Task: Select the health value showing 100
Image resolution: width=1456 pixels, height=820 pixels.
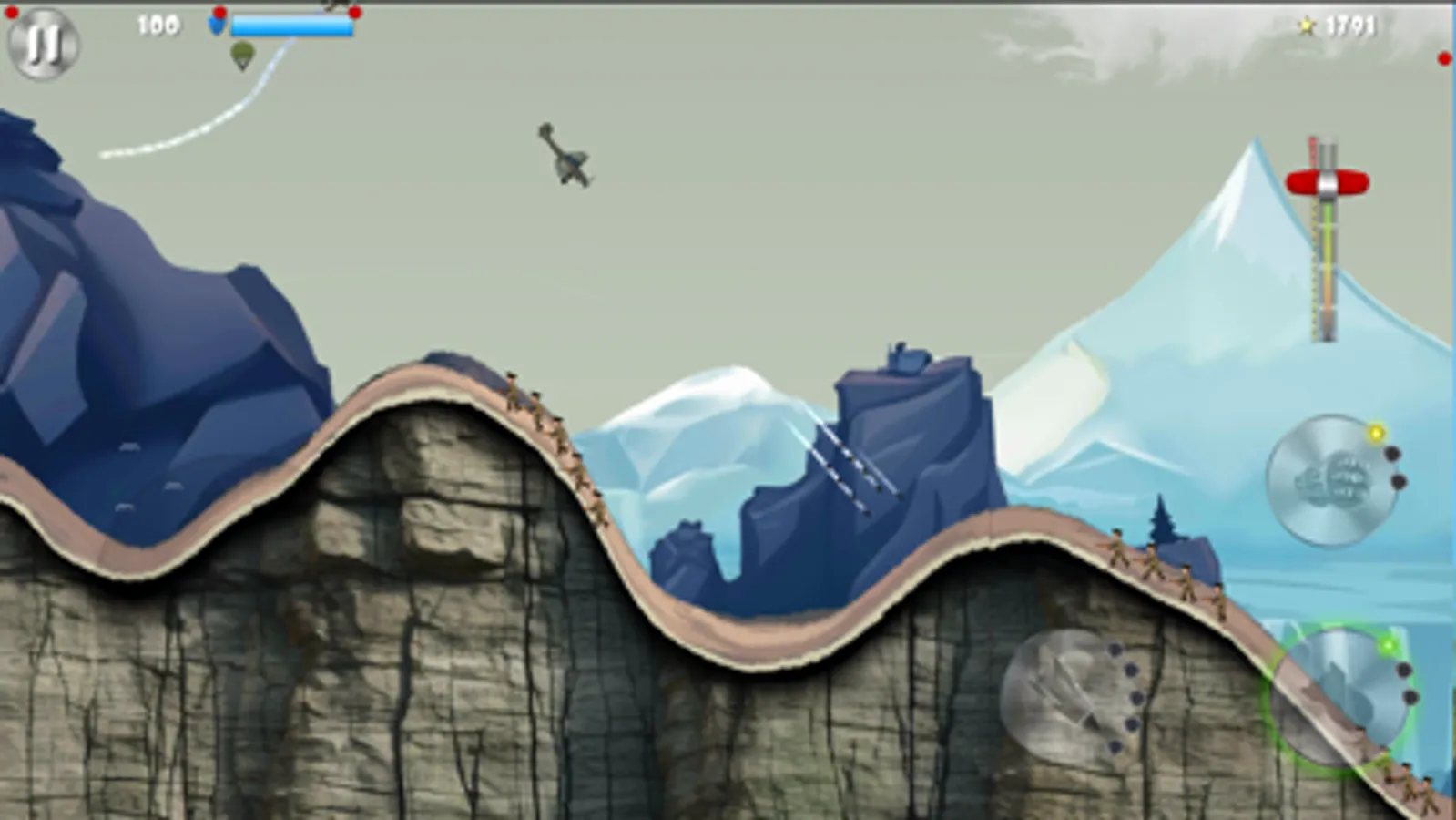Action: (x=158, y=26)
